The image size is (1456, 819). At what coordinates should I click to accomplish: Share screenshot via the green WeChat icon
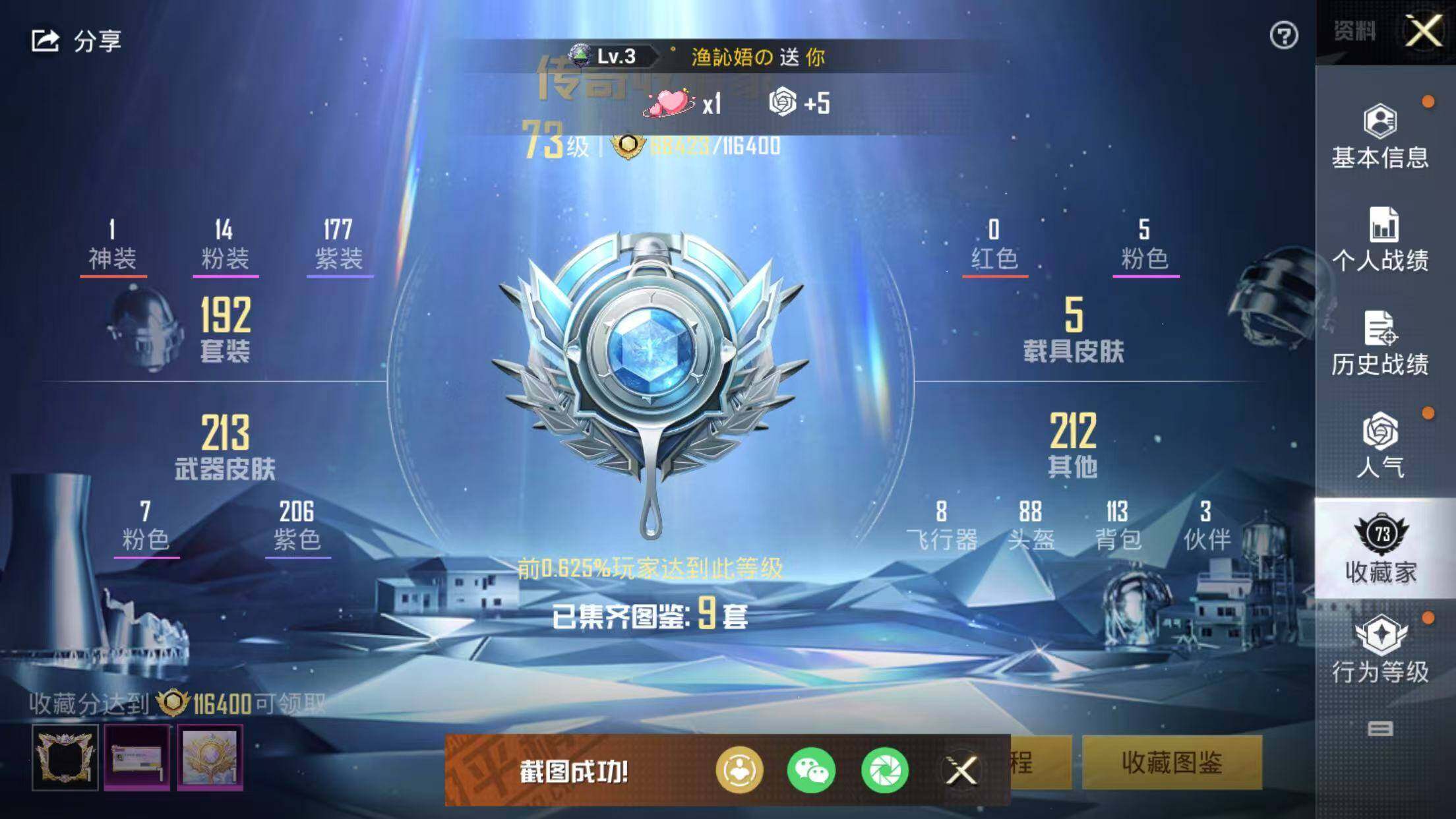811,770
